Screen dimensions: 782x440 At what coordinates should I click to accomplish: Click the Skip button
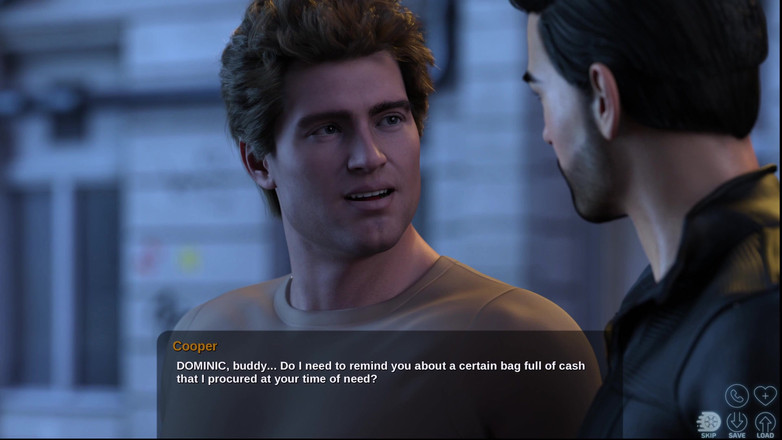[708, 423]
